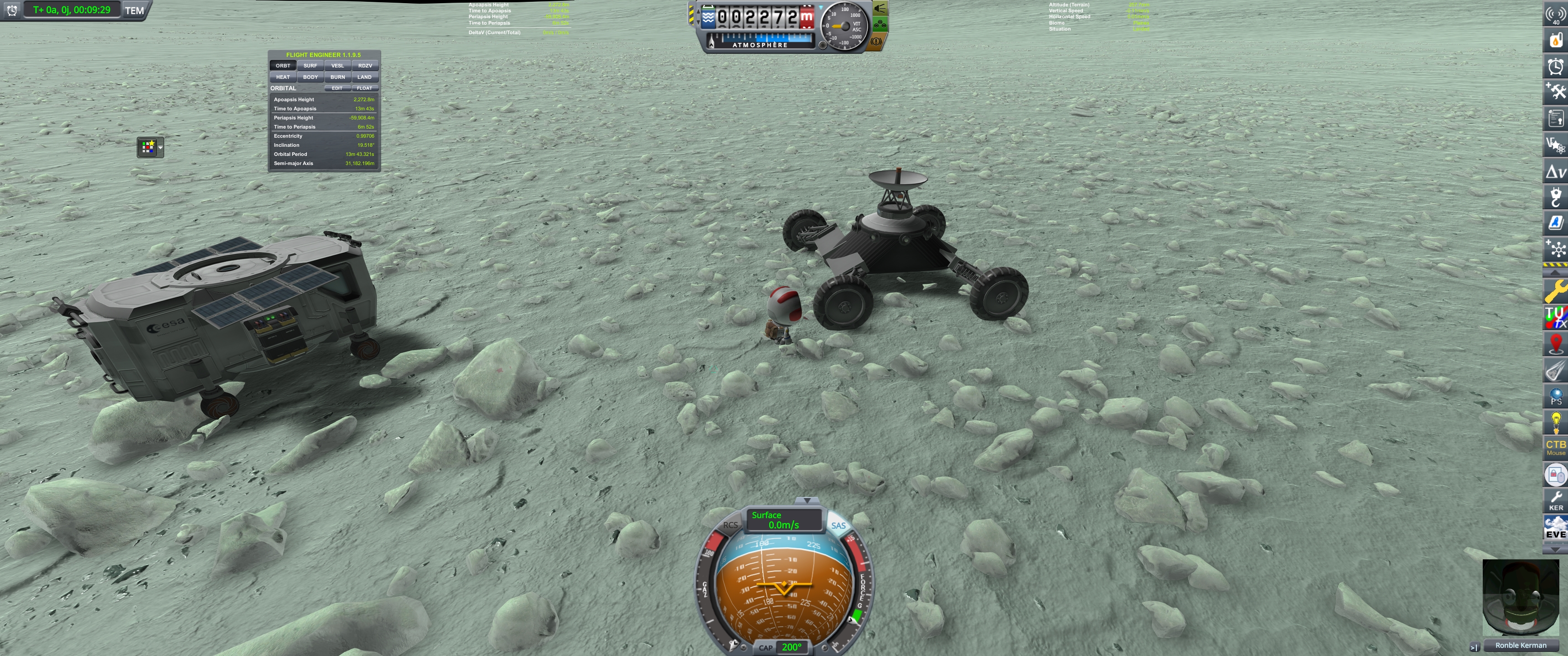Click the KER wrench toolbar icon

[x=1555, y=501]
